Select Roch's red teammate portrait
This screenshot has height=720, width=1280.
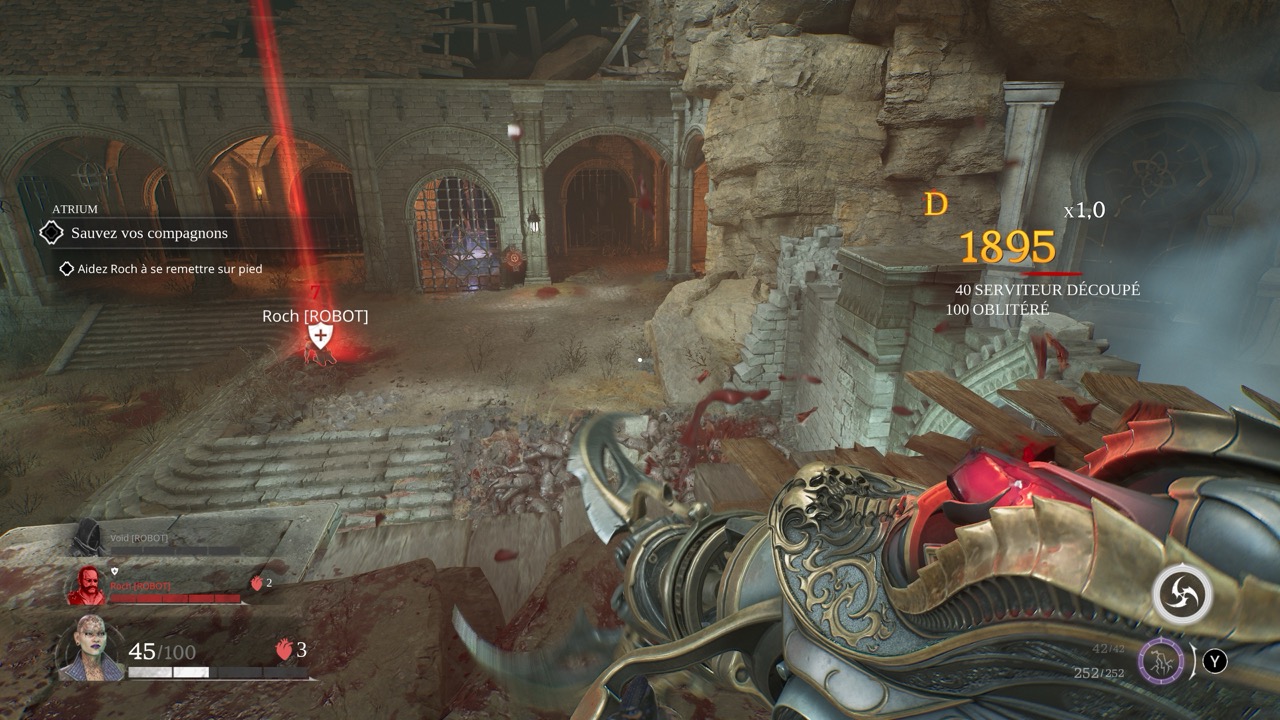click(85, 586)
